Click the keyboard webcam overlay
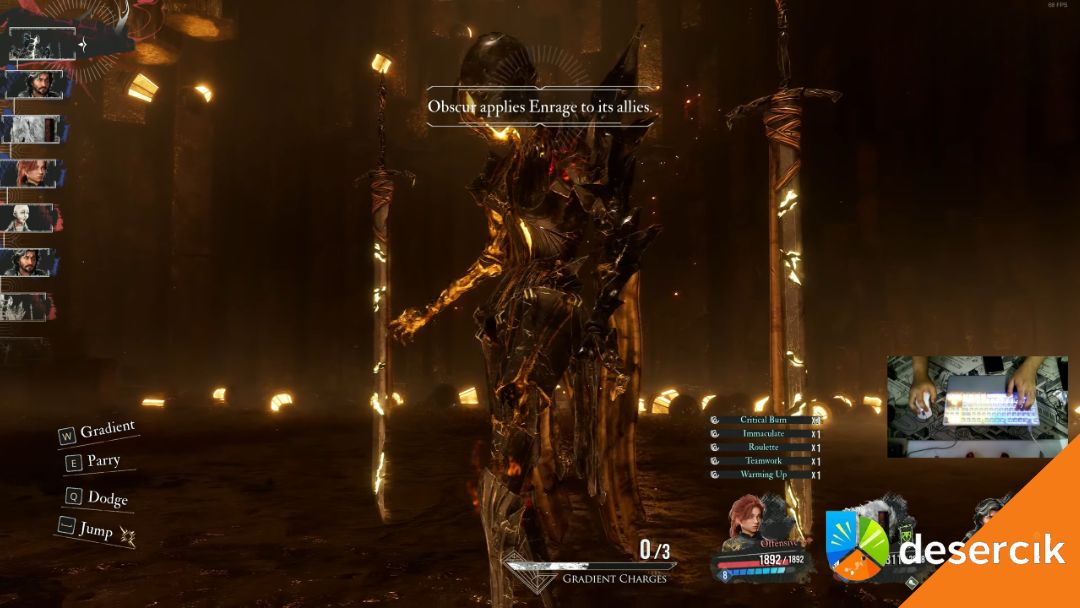1080x608 pixels. (977, 406)
